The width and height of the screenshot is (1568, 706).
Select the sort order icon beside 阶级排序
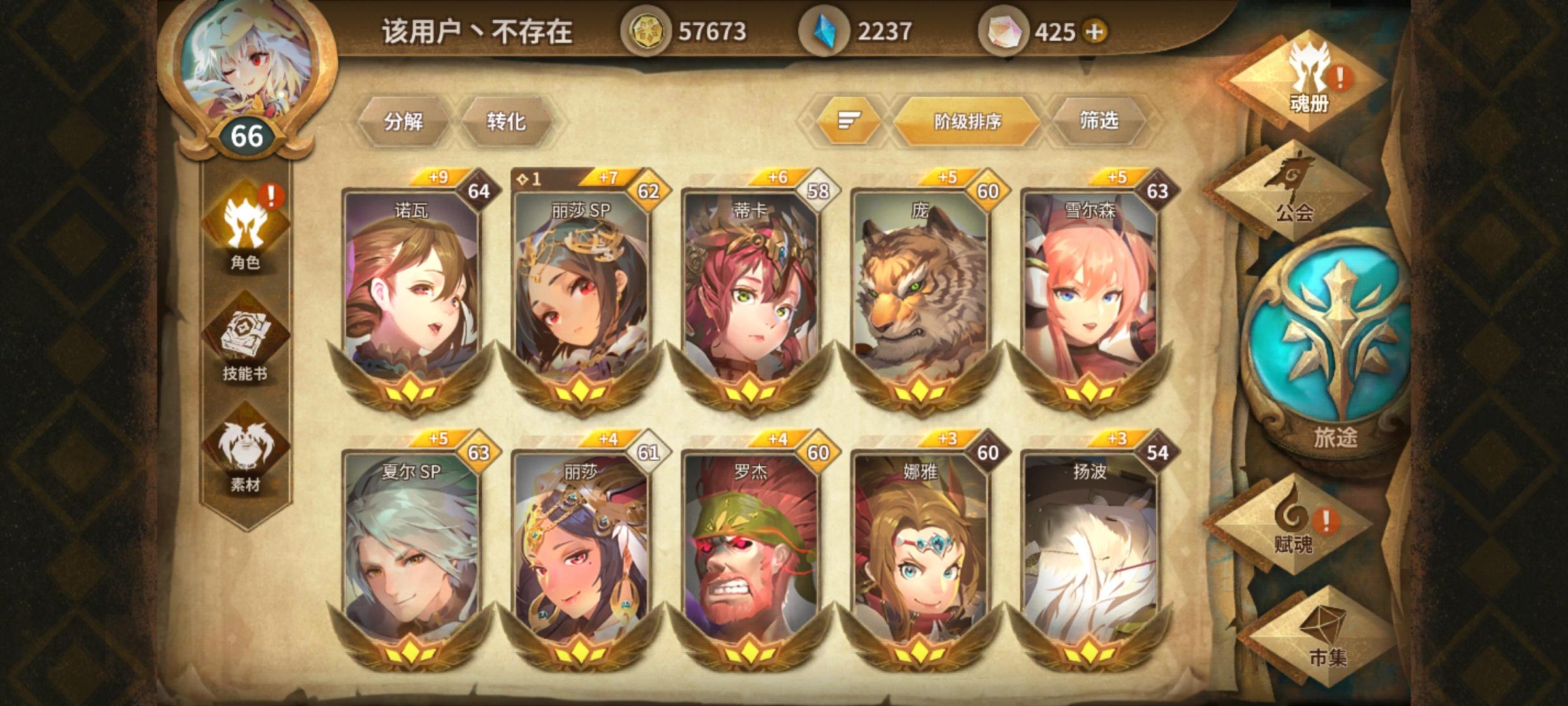coord(849,119)
